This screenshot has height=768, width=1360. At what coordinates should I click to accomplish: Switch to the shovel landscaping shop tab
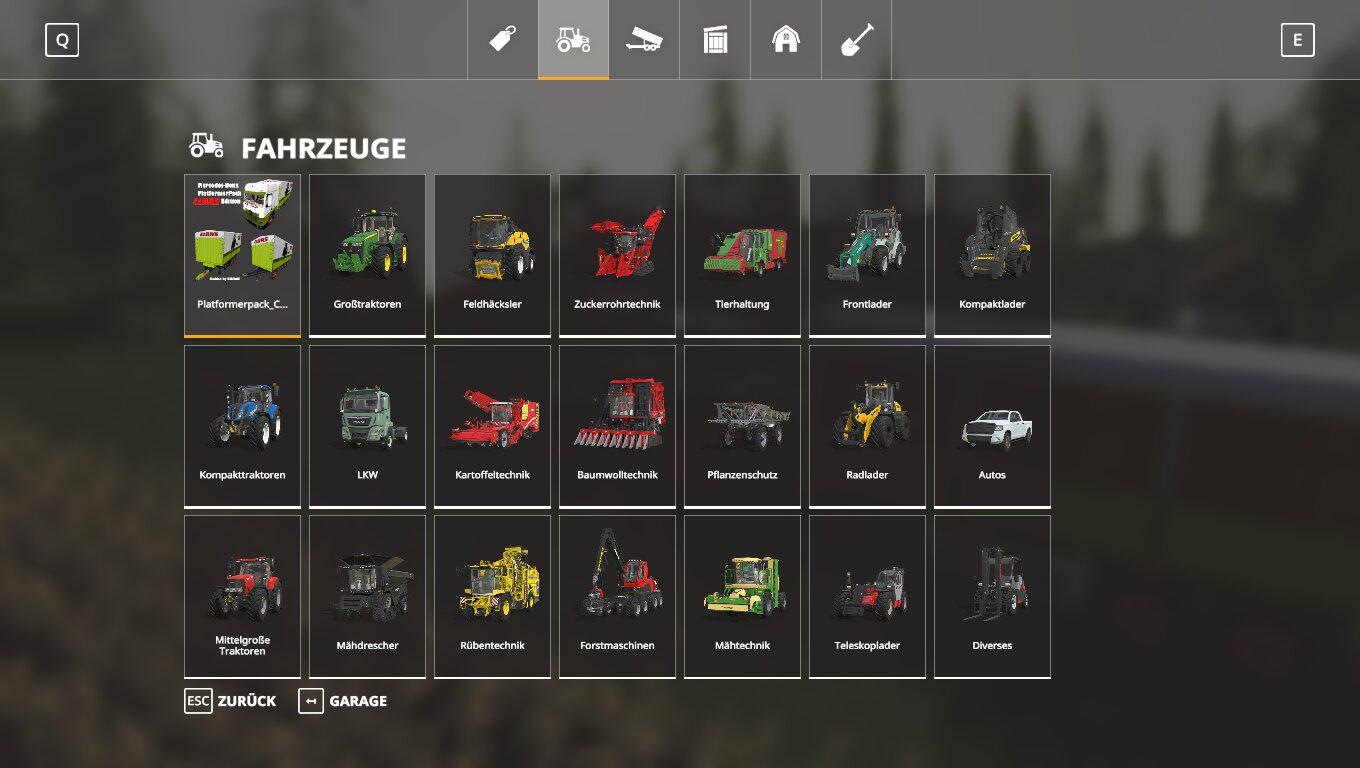pos(857,40)
